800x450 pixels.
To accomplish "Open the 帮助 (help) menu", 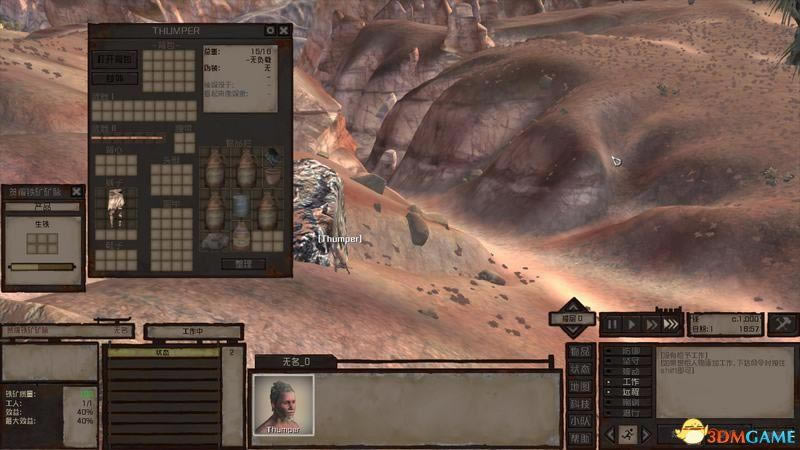I will 580,438.
